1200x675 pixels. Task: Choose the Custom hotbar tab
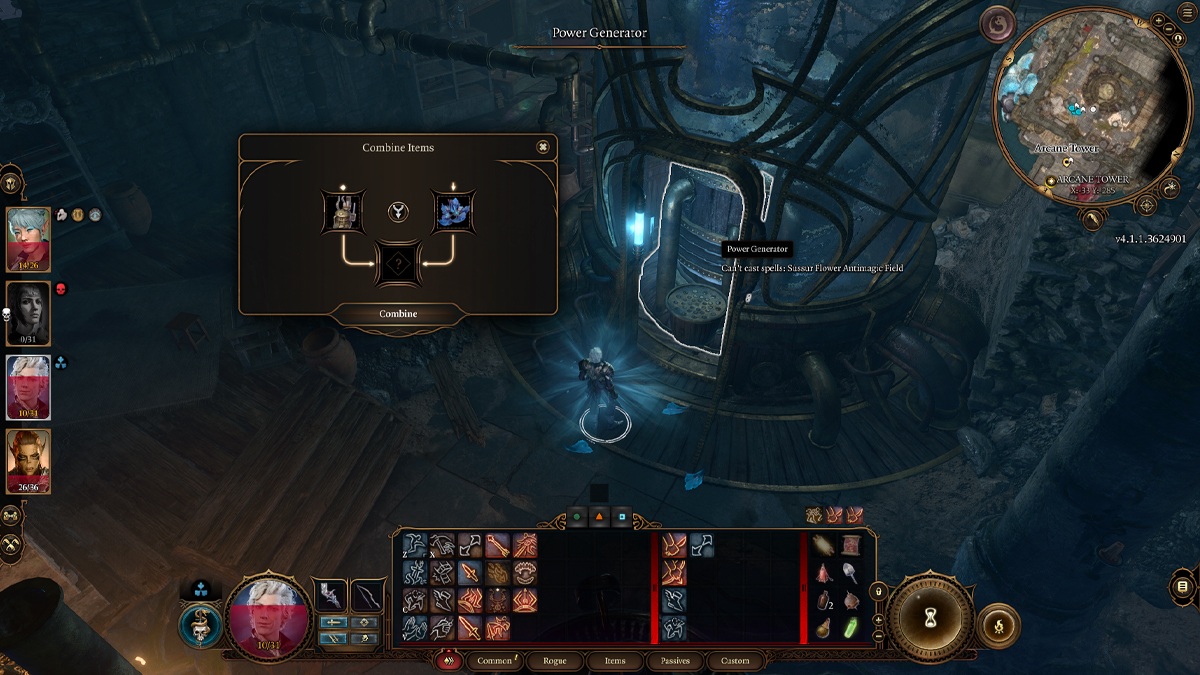click(735, 661)
